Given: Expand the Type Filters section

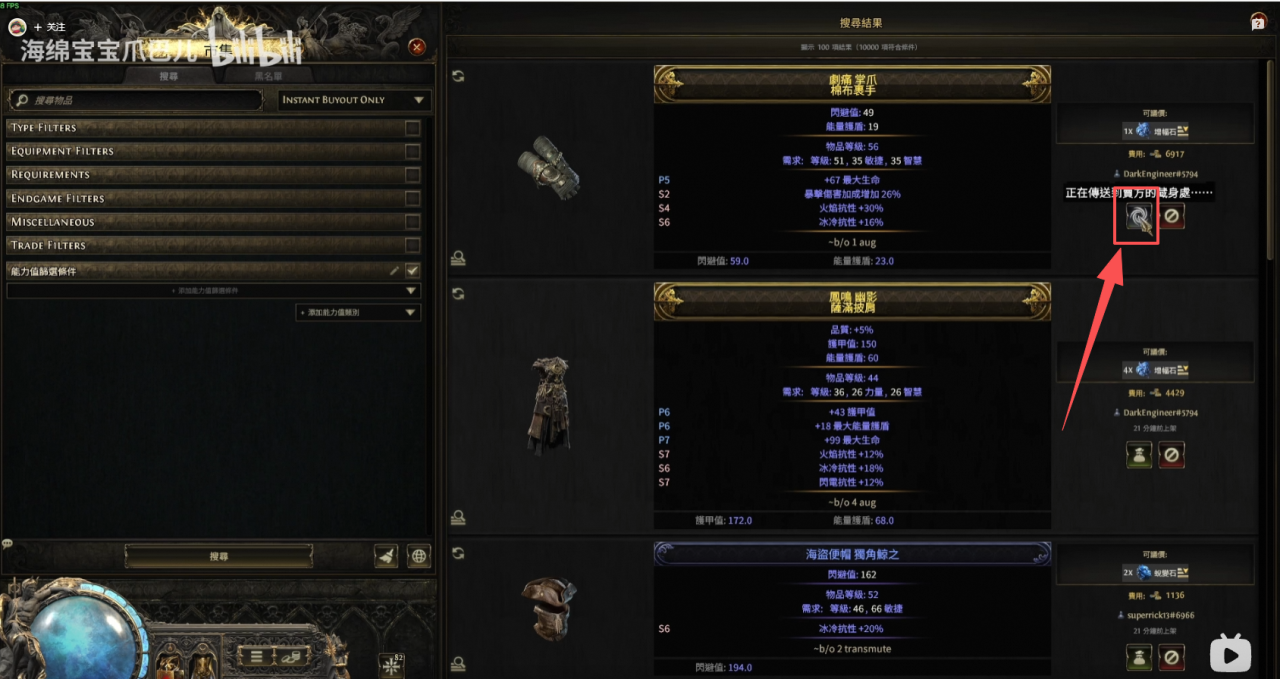Looking at the screenshot, I should pos(200,128).
